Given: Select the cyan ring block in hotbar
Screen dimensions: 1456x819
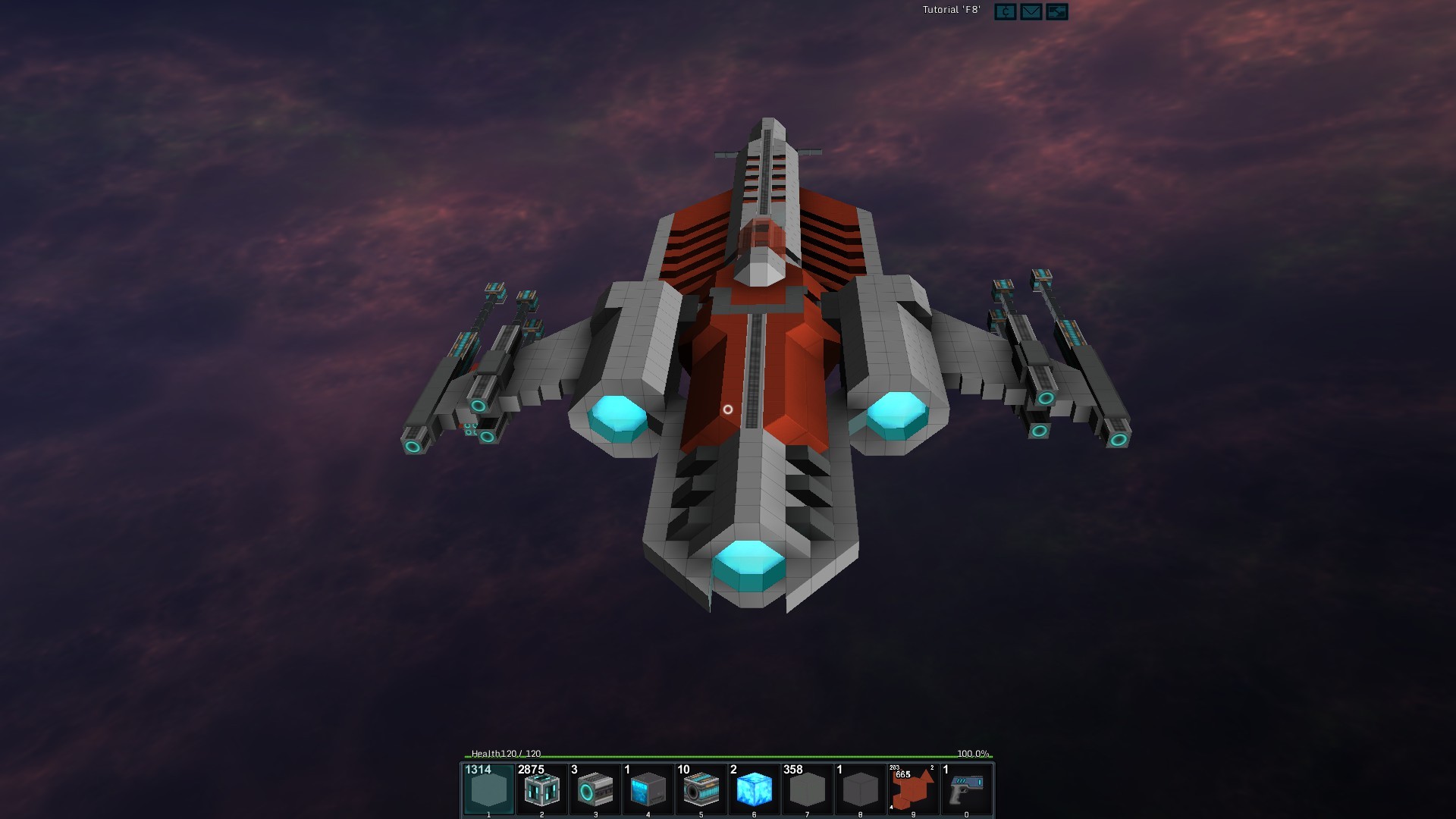Looking at the screenshot, I should [x=595, y=789].
